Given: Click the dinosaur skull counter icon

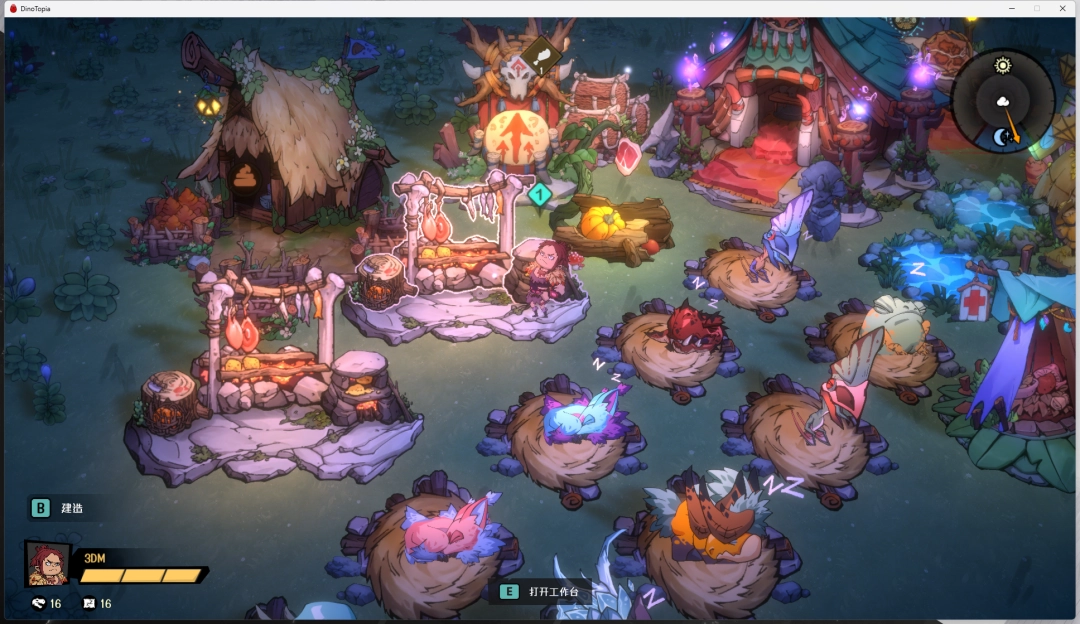Looking at the screenshot, I should coord(39,603).
